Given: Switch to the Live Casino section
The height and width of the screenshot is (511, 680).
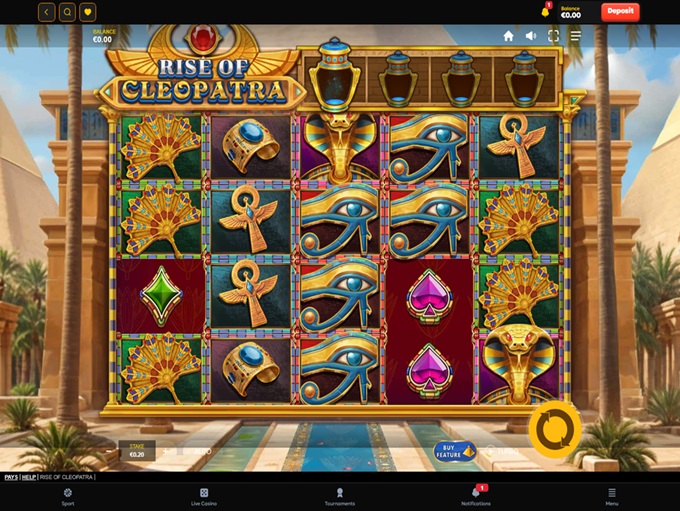Looking at the screenshot, I should tap(203, 496).
